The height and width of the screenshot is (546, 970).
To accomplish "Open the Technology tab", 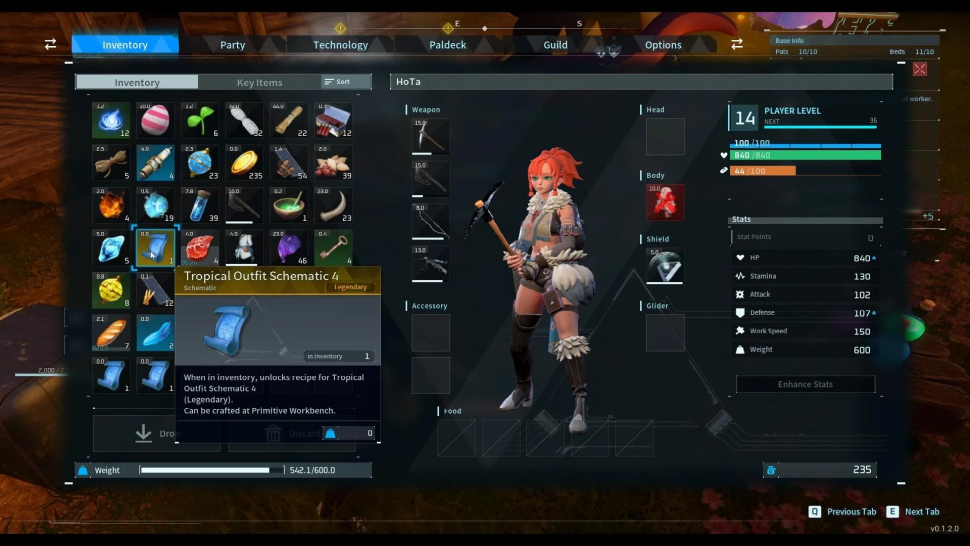I will [x=340, y=45].
